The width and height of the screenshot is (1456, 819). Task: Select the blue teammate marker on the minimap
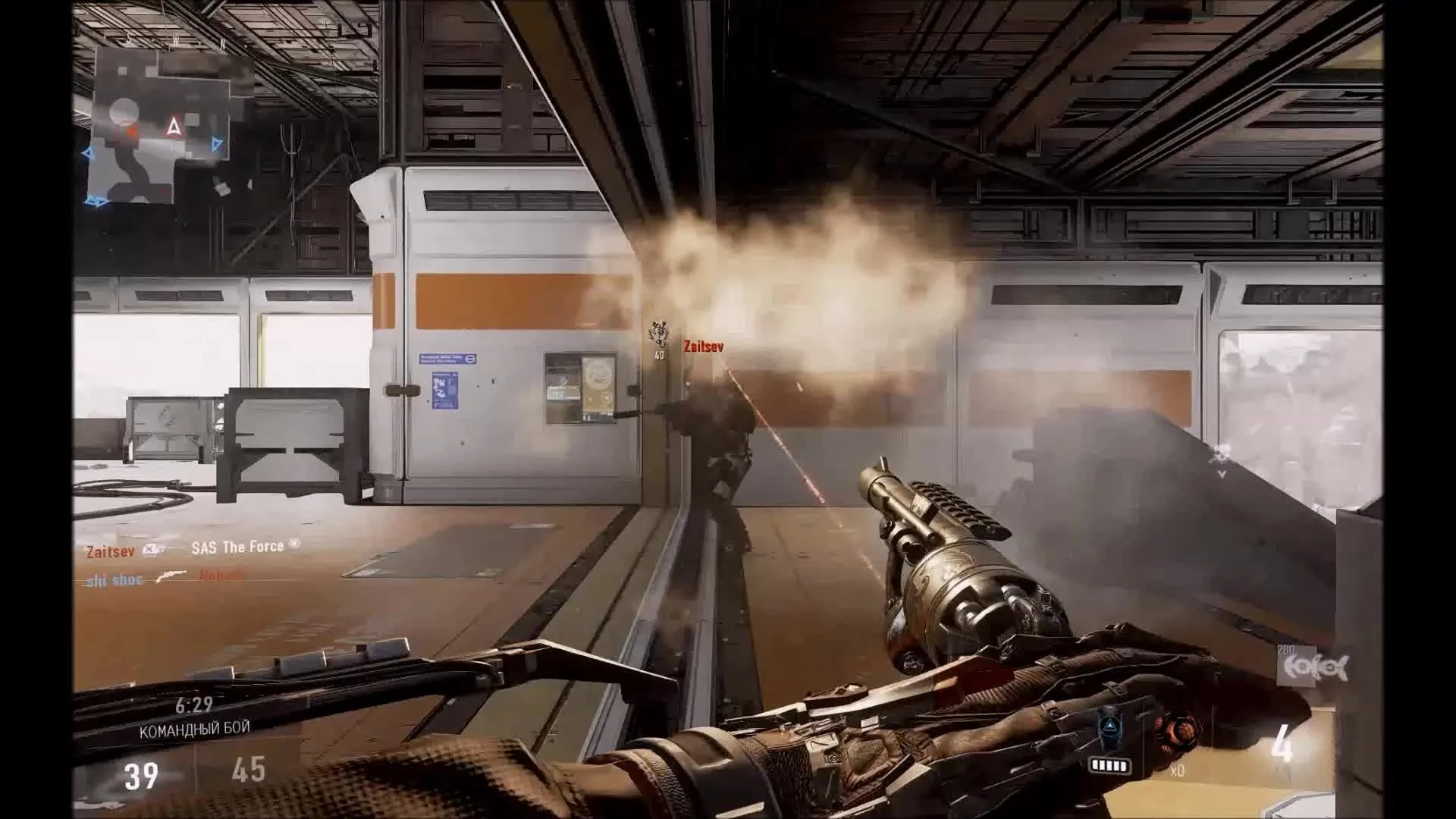[216, 143]
